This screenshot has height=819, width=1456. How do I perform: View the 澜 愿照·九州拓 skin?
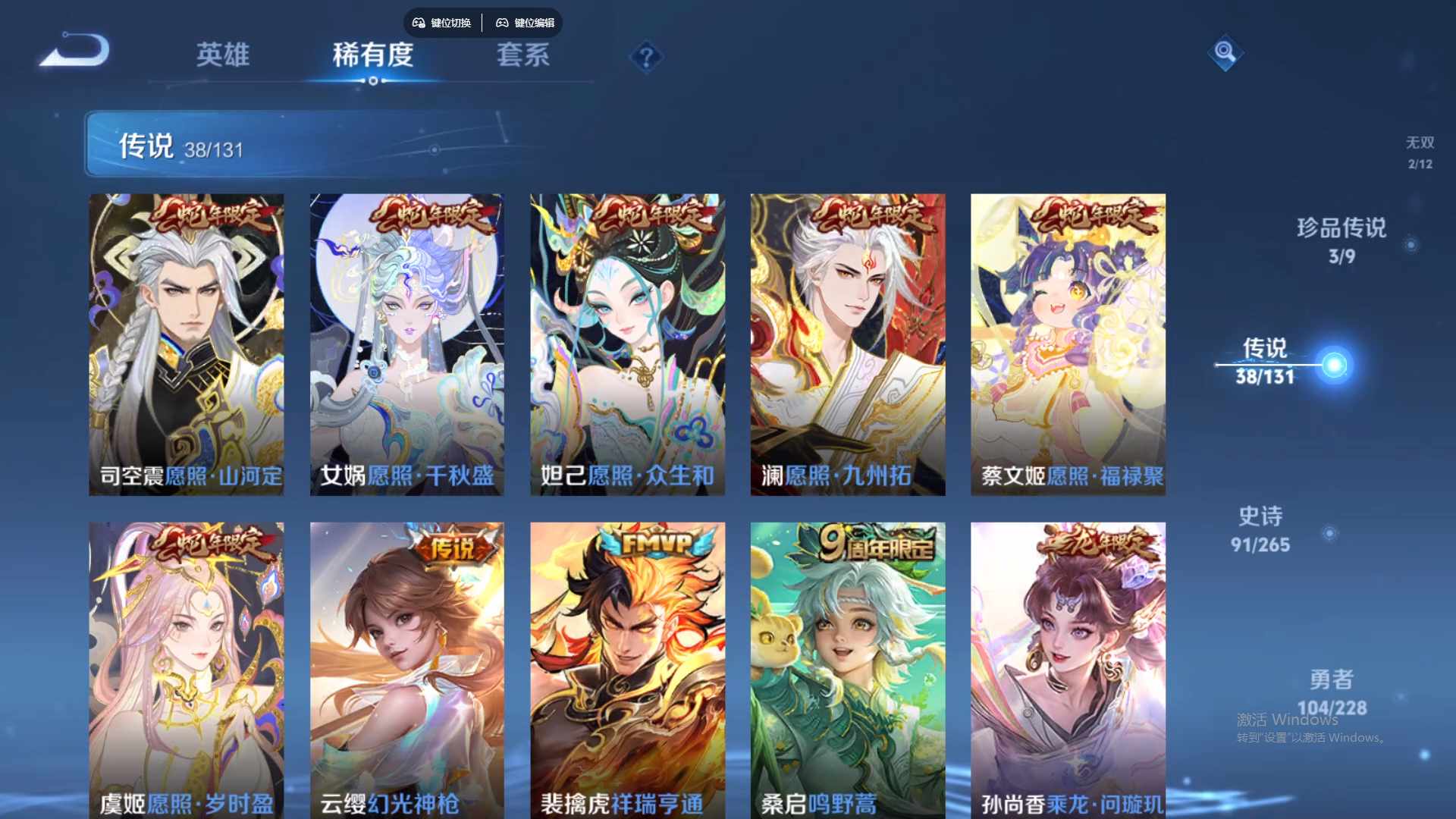(847, 341)
